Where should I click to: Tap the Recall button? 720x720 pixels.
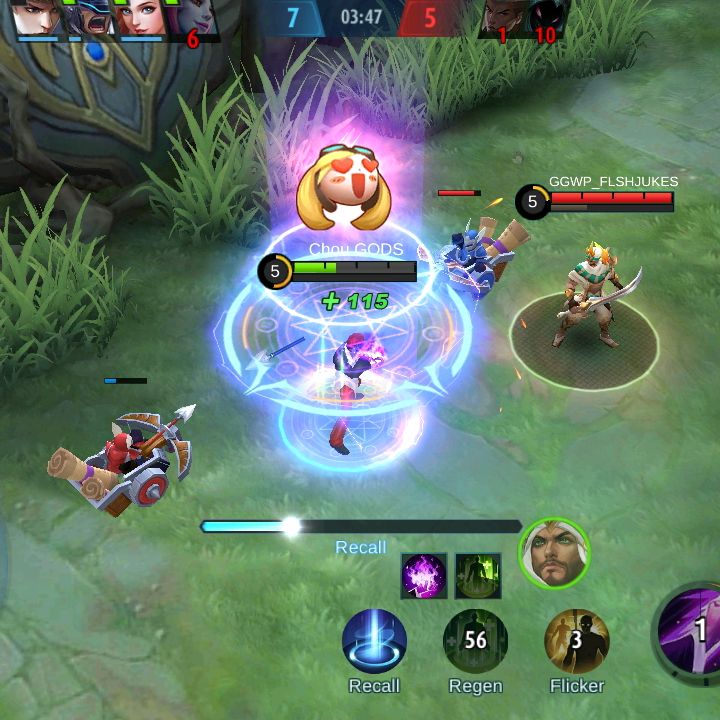pyautogui.click(x=374, y=641)
